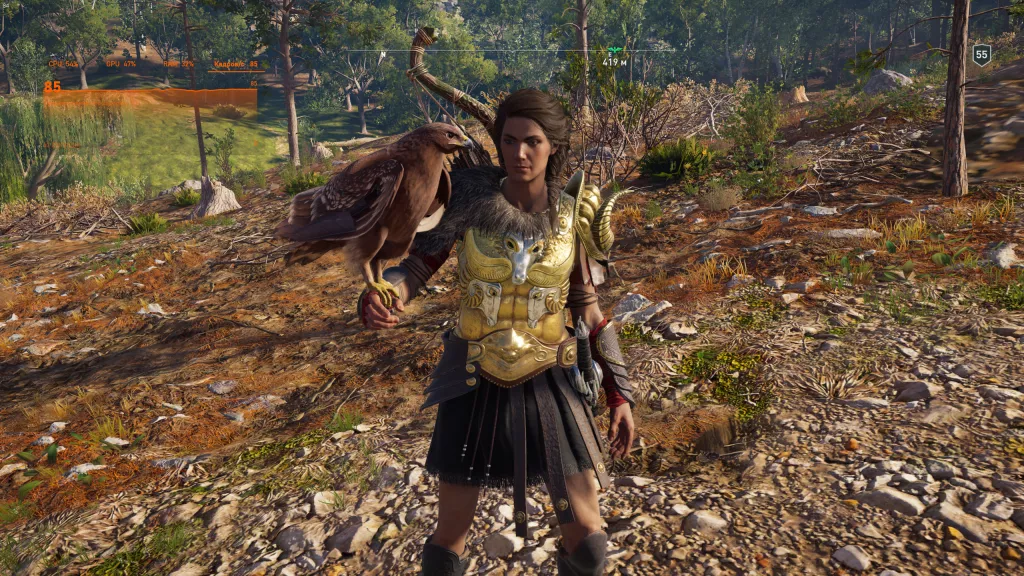
Task: Select the level 55 shield badge
Action: [x=981, y=55]
